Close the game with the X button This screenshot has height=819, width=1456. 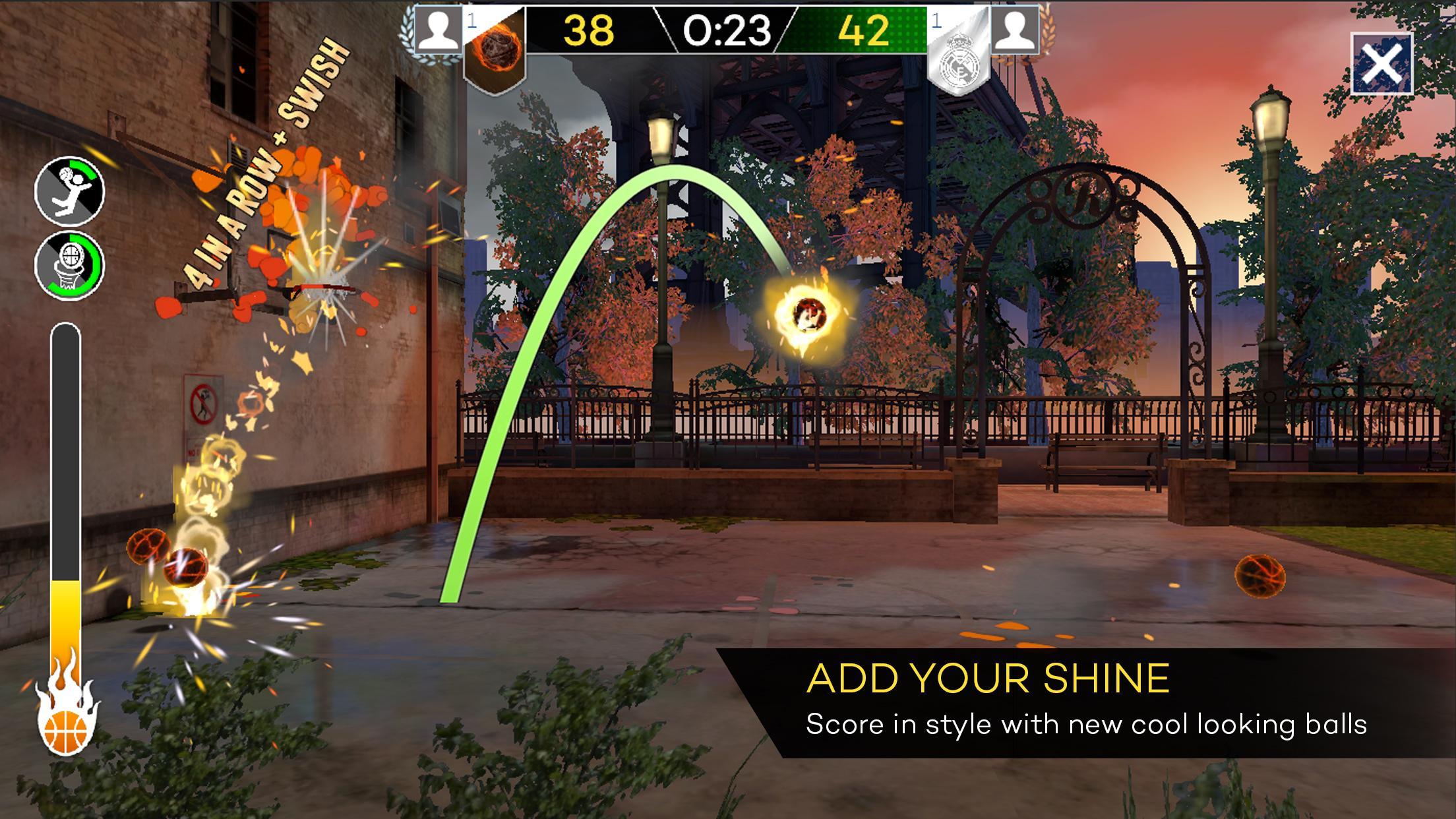click(x=1381, y=64)
